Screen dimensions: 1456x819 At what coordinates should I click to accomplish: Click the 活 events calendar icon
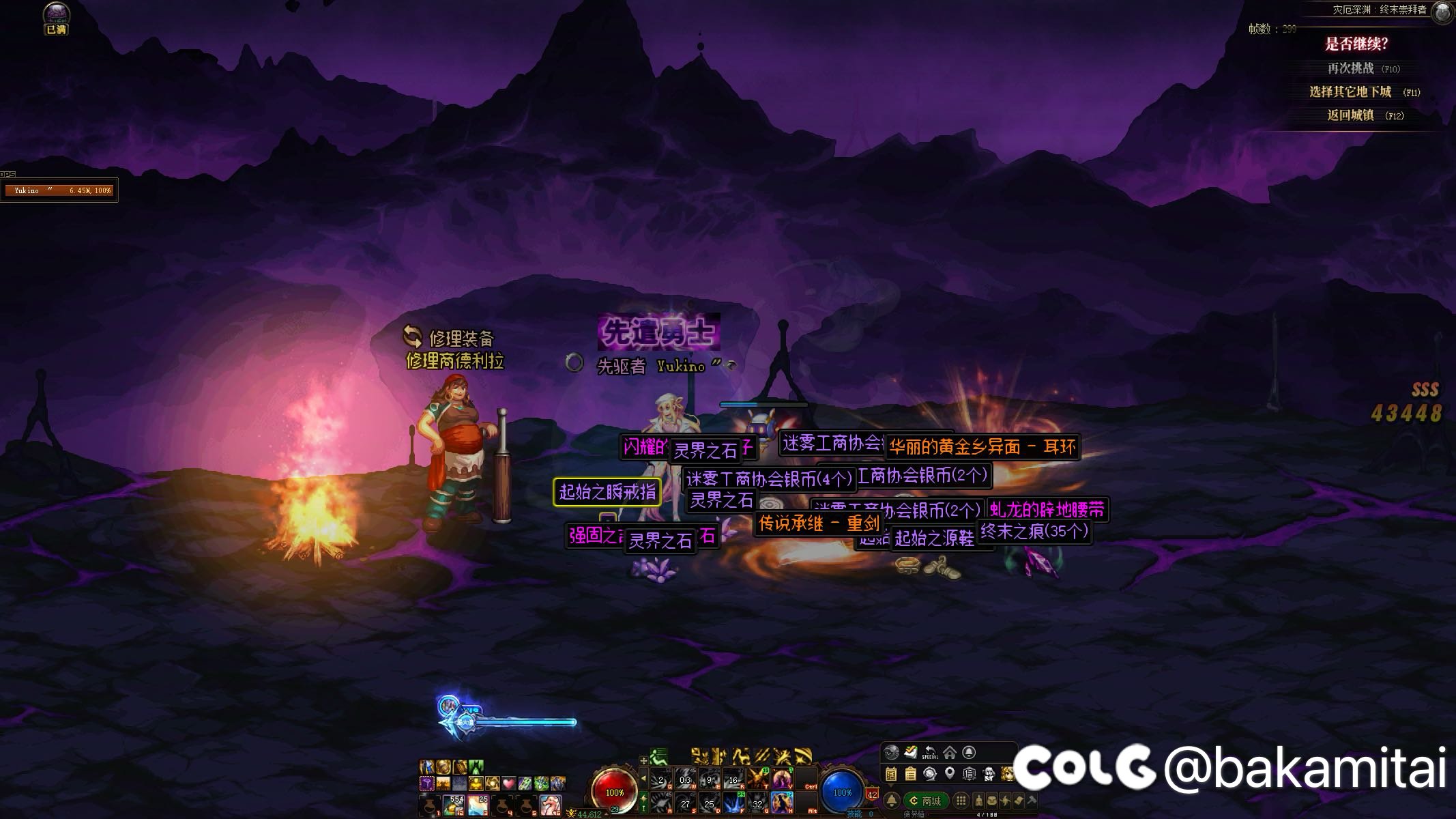click(891, 773)
